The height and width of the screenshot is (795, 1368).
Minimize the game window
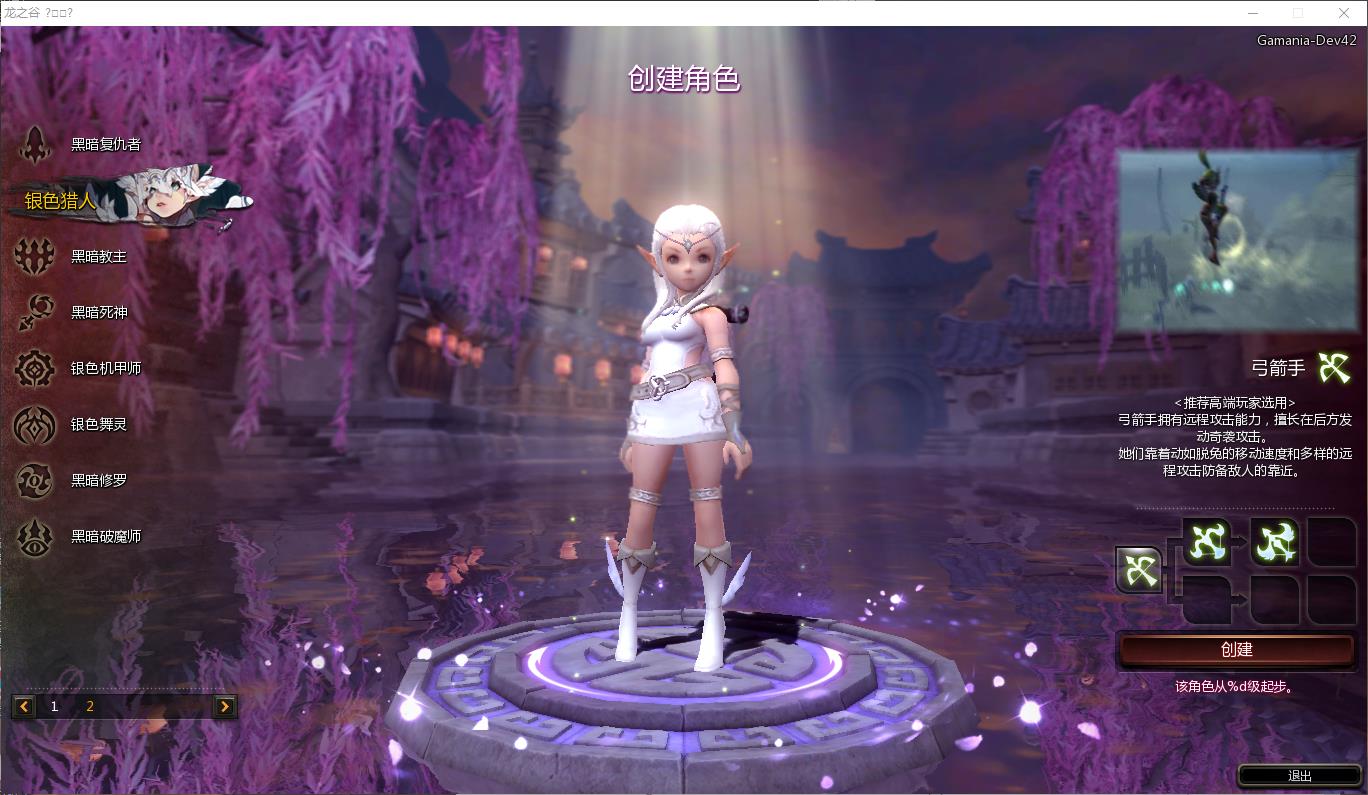point(1254,13)
